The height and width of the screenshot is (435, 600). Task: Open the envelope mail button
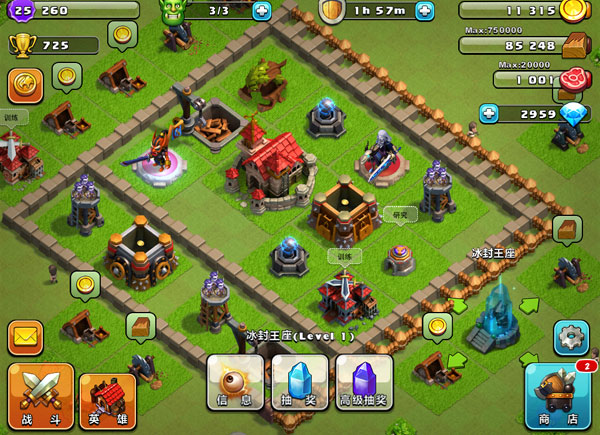[x=26, y=337]
